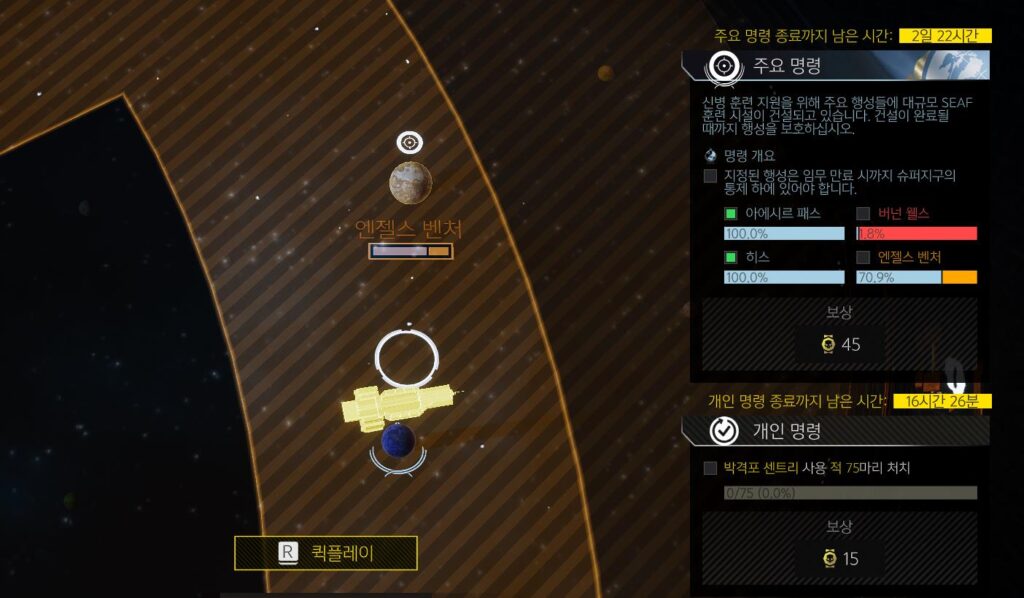
Task: Click the 아에시르 패스 planet entry in major order
Action: (775, 214)
